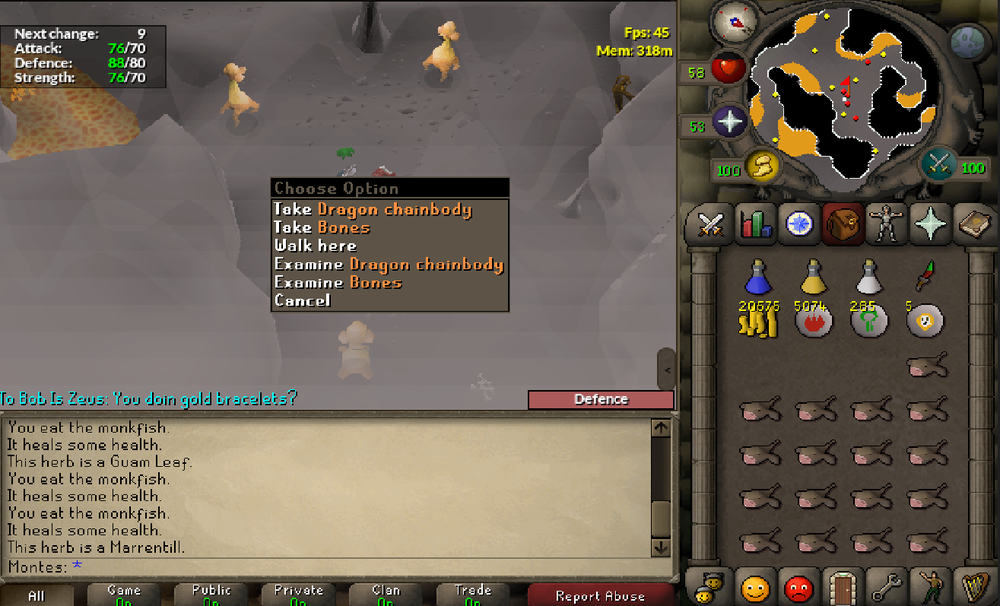Activate the special attack orb
1000x606 pixels.
pyautogui.click(x=938, y=164)
